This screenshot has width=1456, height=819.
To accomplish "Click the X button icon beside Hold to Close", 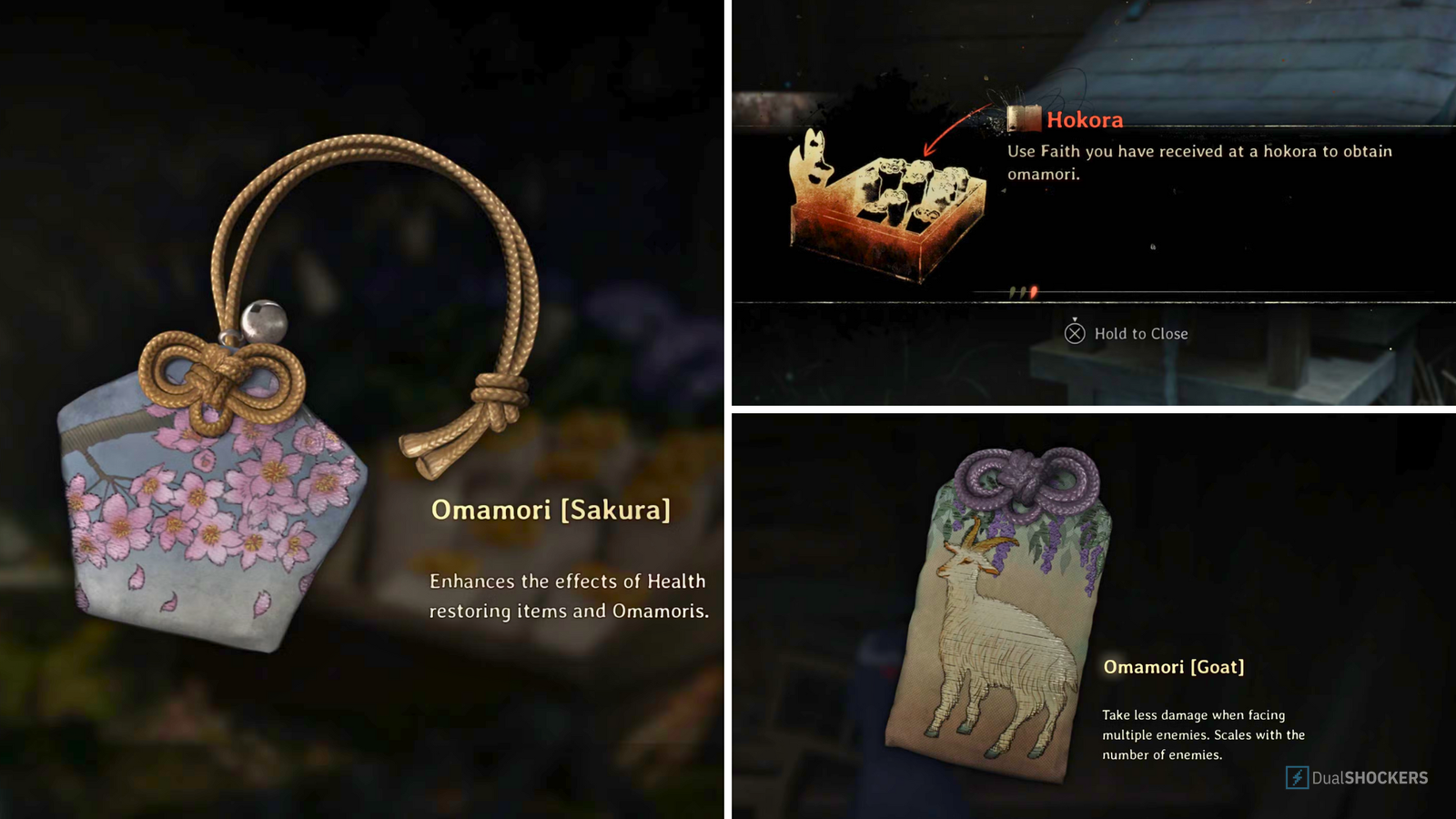I will 1075,334.
